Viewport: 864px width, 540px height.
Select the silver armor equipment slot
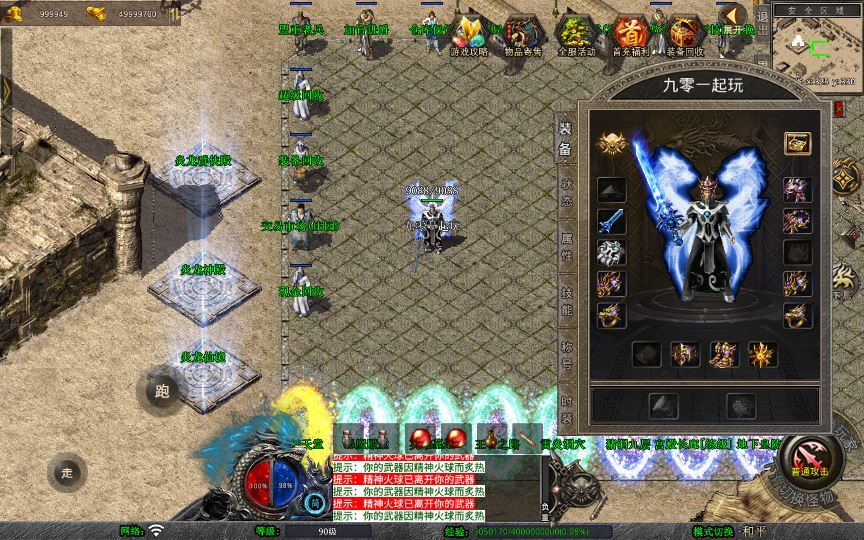pos(611,253)
